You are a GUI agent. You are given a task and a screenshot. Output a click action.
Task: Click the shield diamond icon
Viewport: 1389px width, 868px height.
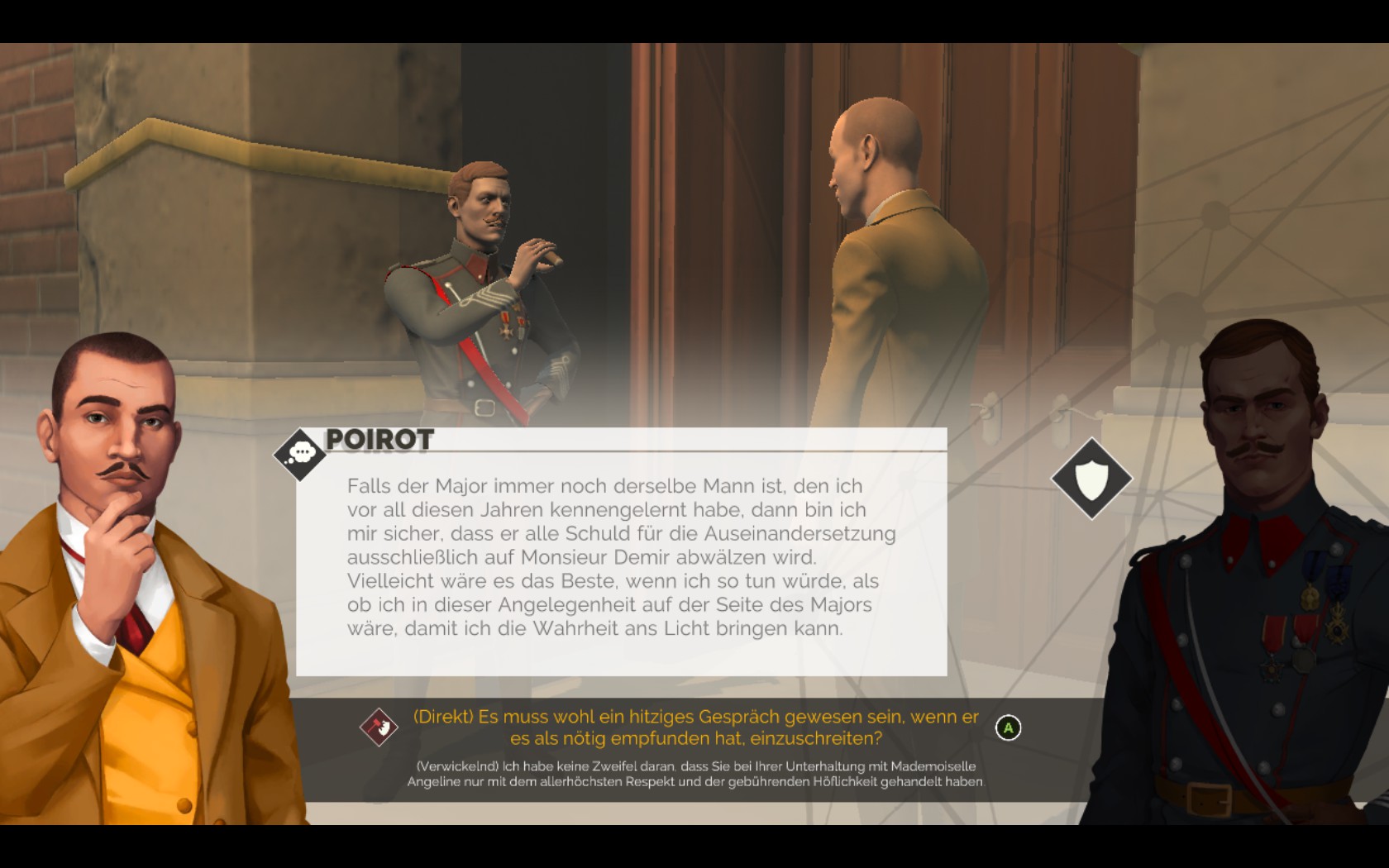coord(1091,479)
